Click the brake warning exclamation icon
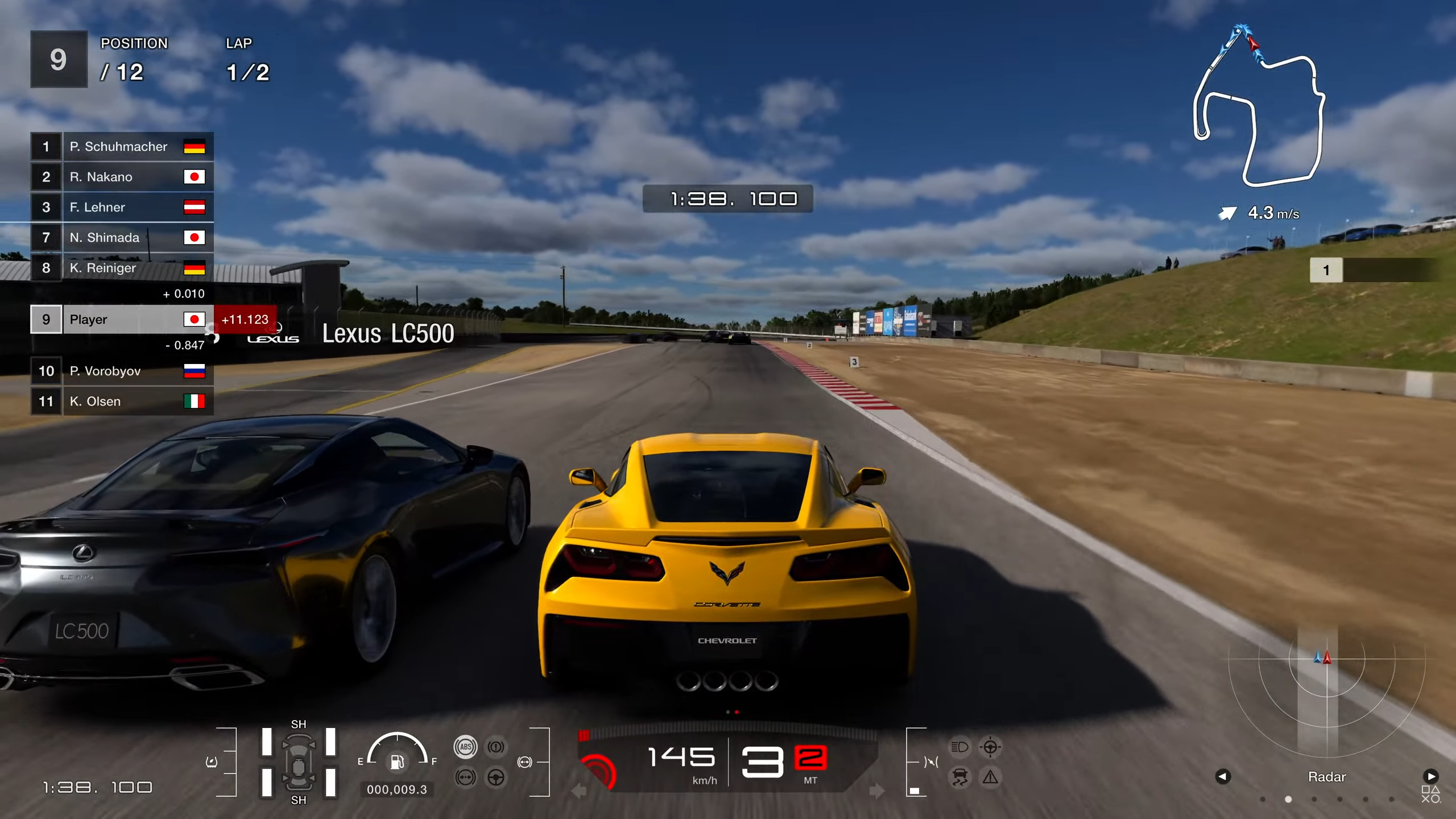 [x=496, y=747]
